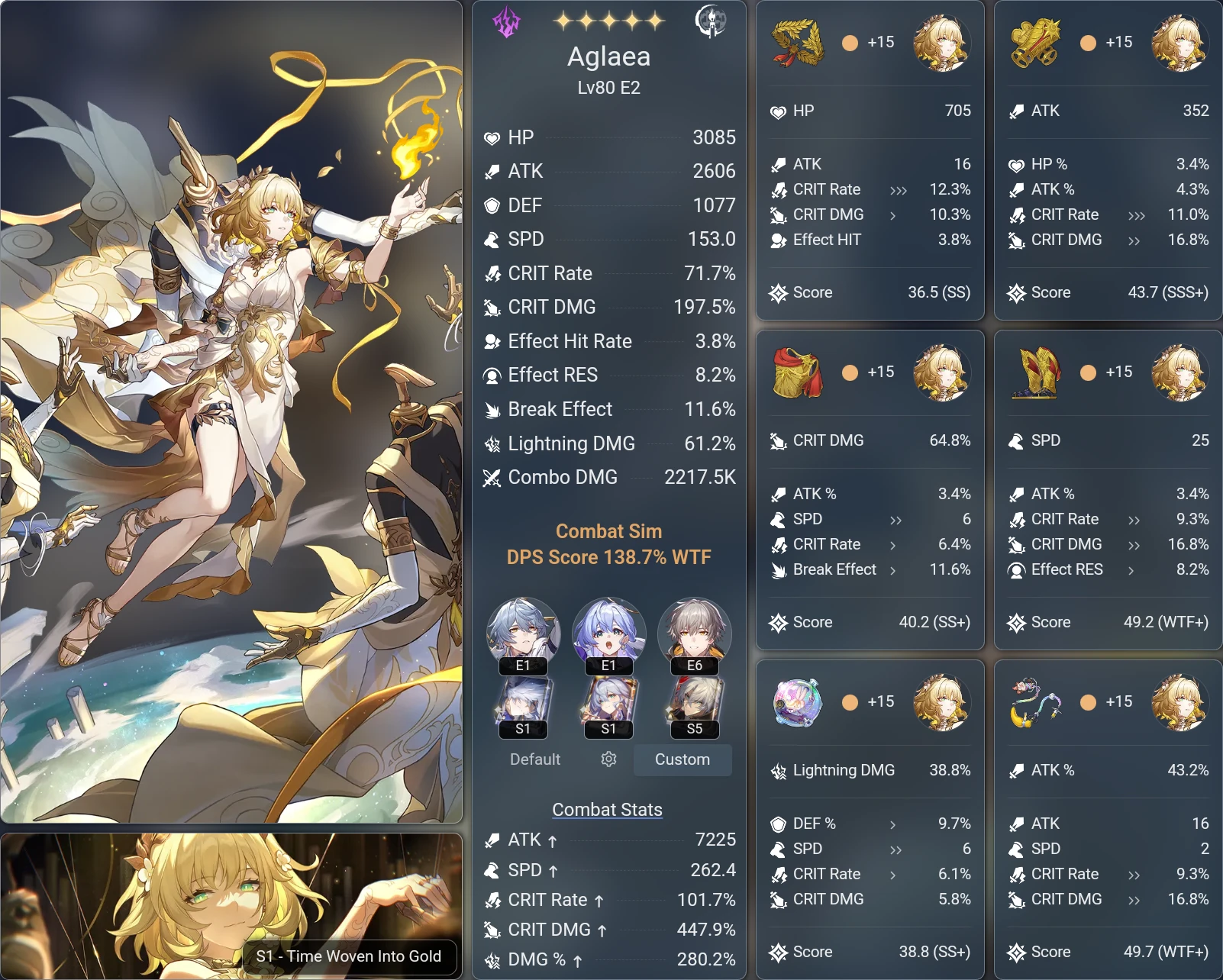The image size is (1223, 980).
Task: Expand the CRIT Rate roll arrows on head relic
Action: [x=899, y=189]
